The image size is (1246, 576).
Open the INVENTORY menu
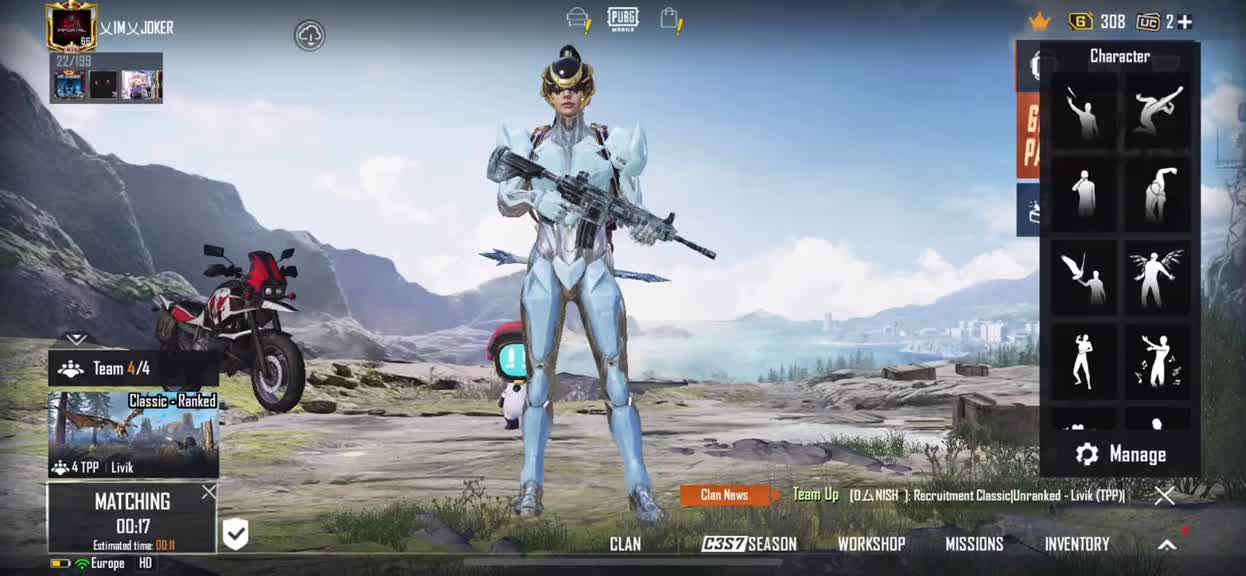[1077, 544]
